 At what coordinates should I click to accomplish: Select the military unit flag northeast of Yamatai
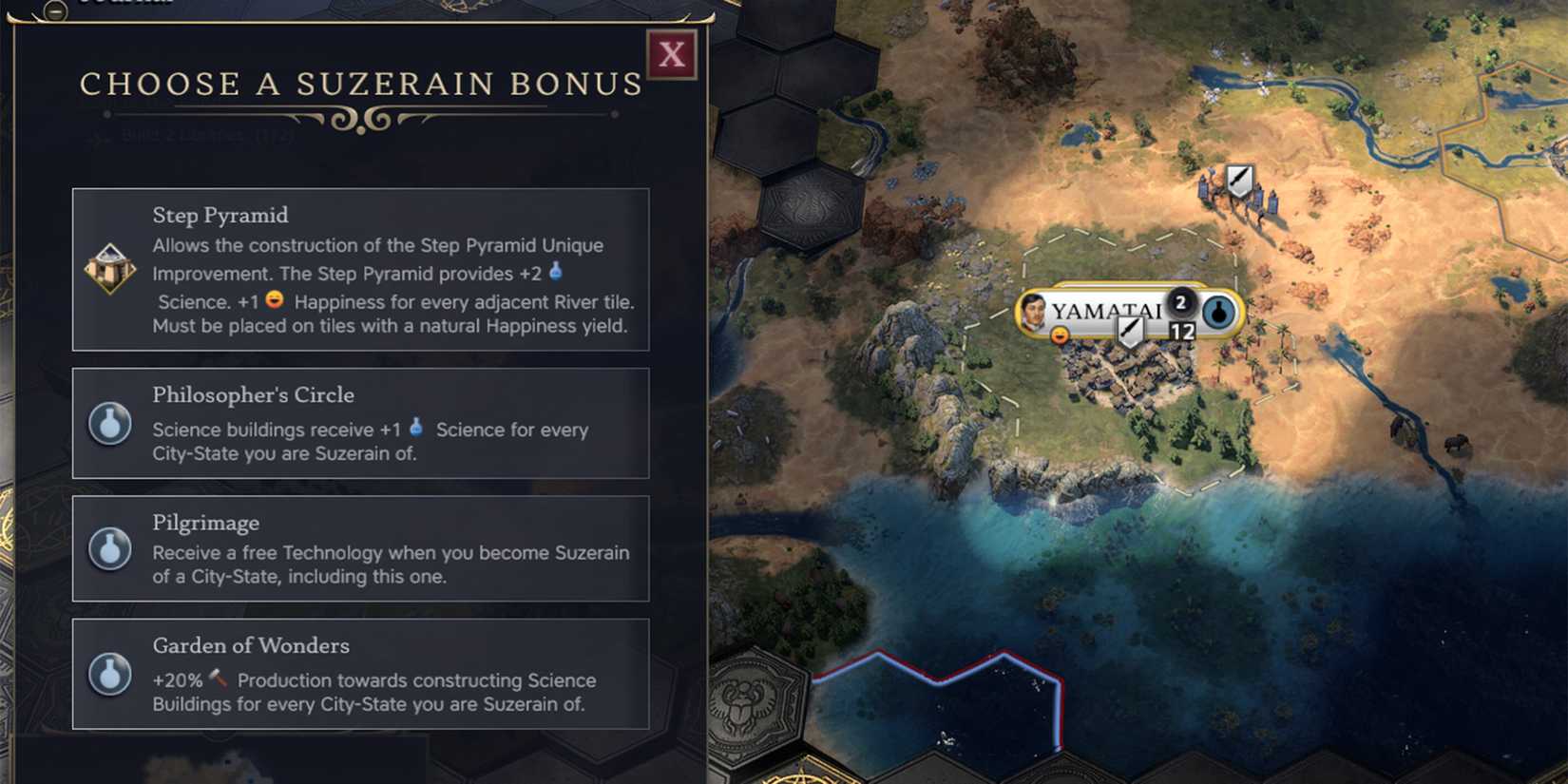click(1238, 178)
